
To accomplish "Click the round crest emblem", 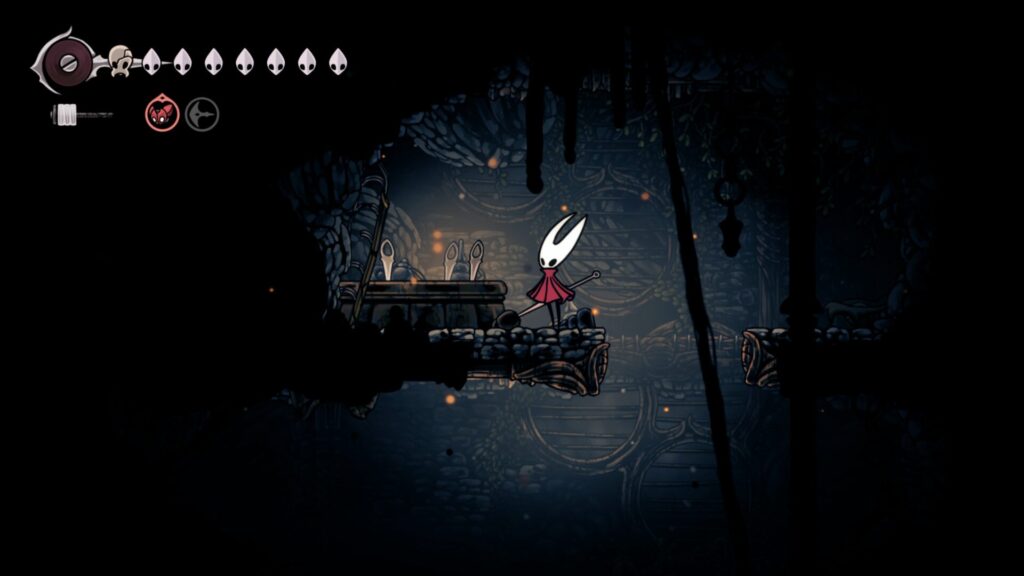I will pos(64,61).
